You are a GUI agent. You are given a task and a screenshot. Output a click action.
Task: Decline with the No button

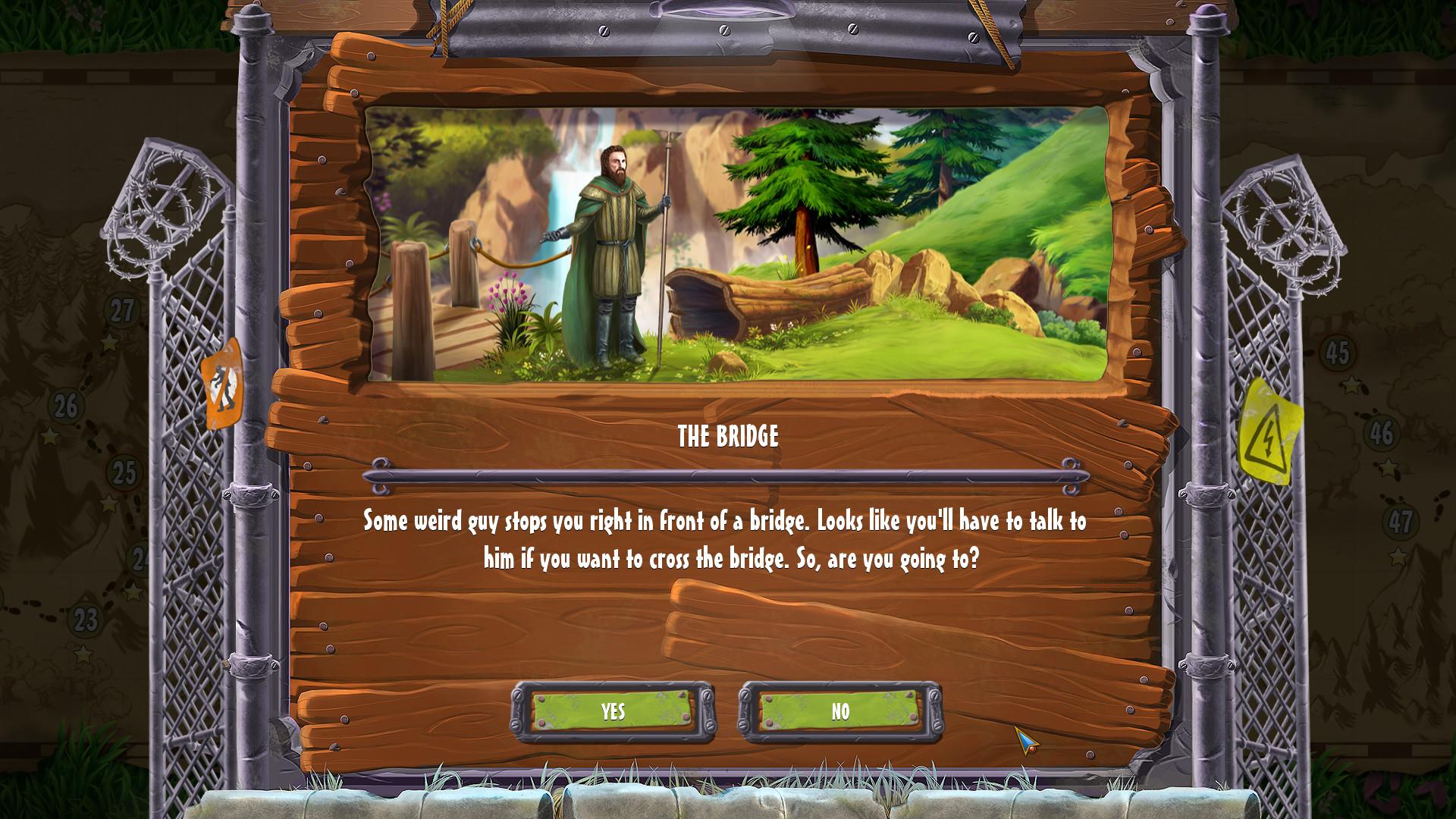(840, 711)
